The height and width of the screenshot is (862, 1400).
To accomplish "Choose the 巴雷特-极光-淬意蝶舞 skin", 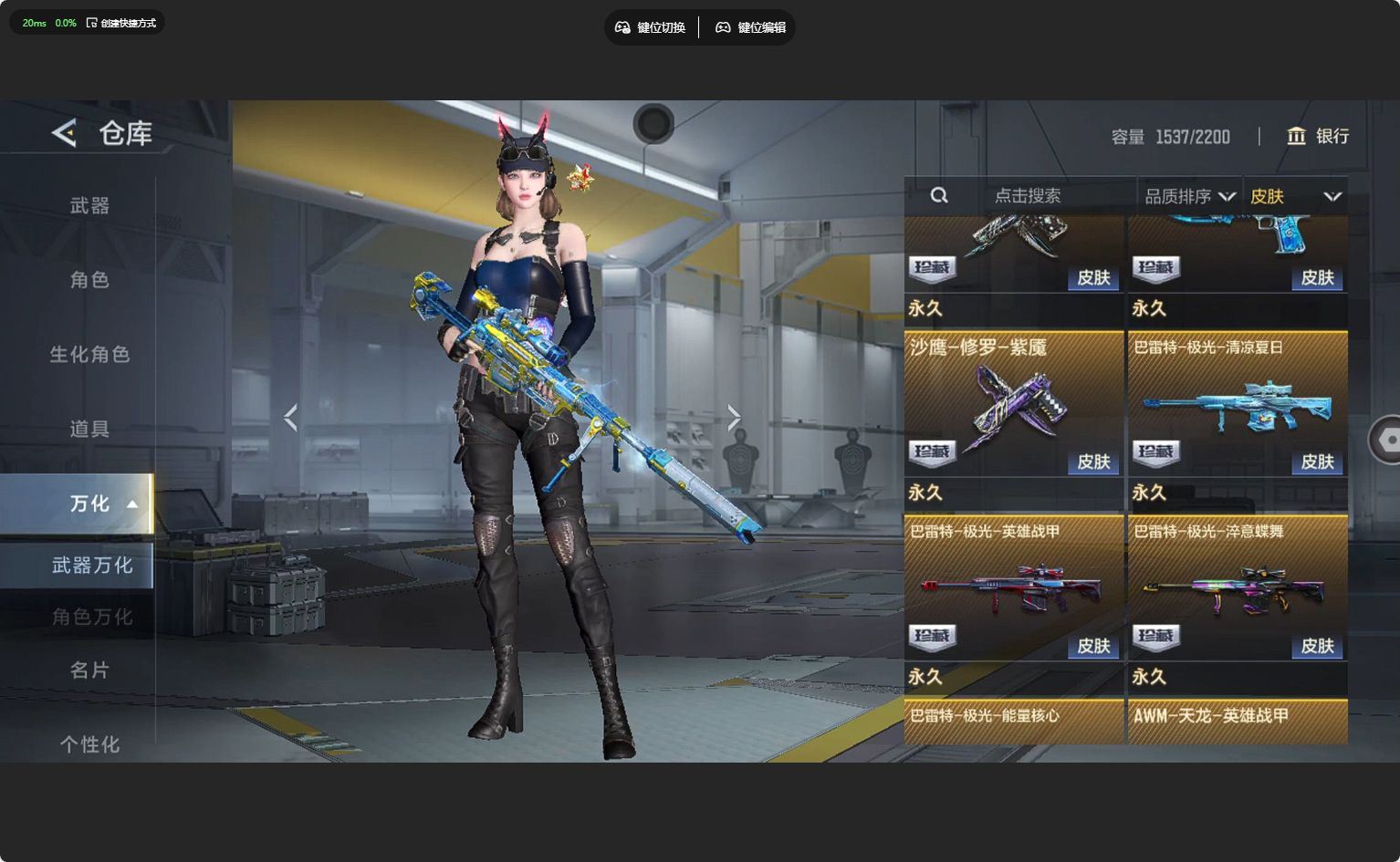I will 1238,588.
